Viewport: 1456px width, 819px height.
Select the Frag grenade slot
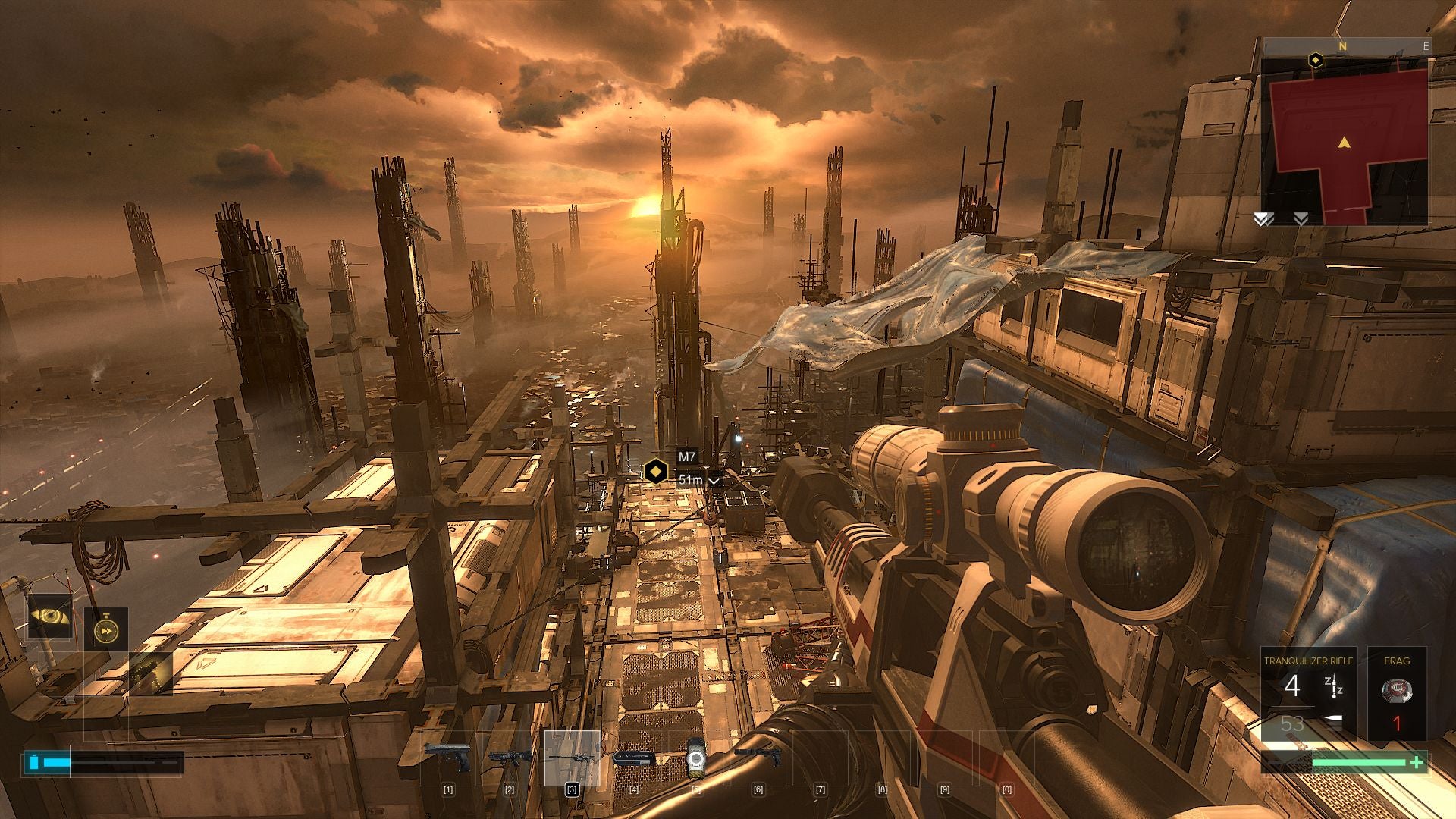[x=1397, y=693]
